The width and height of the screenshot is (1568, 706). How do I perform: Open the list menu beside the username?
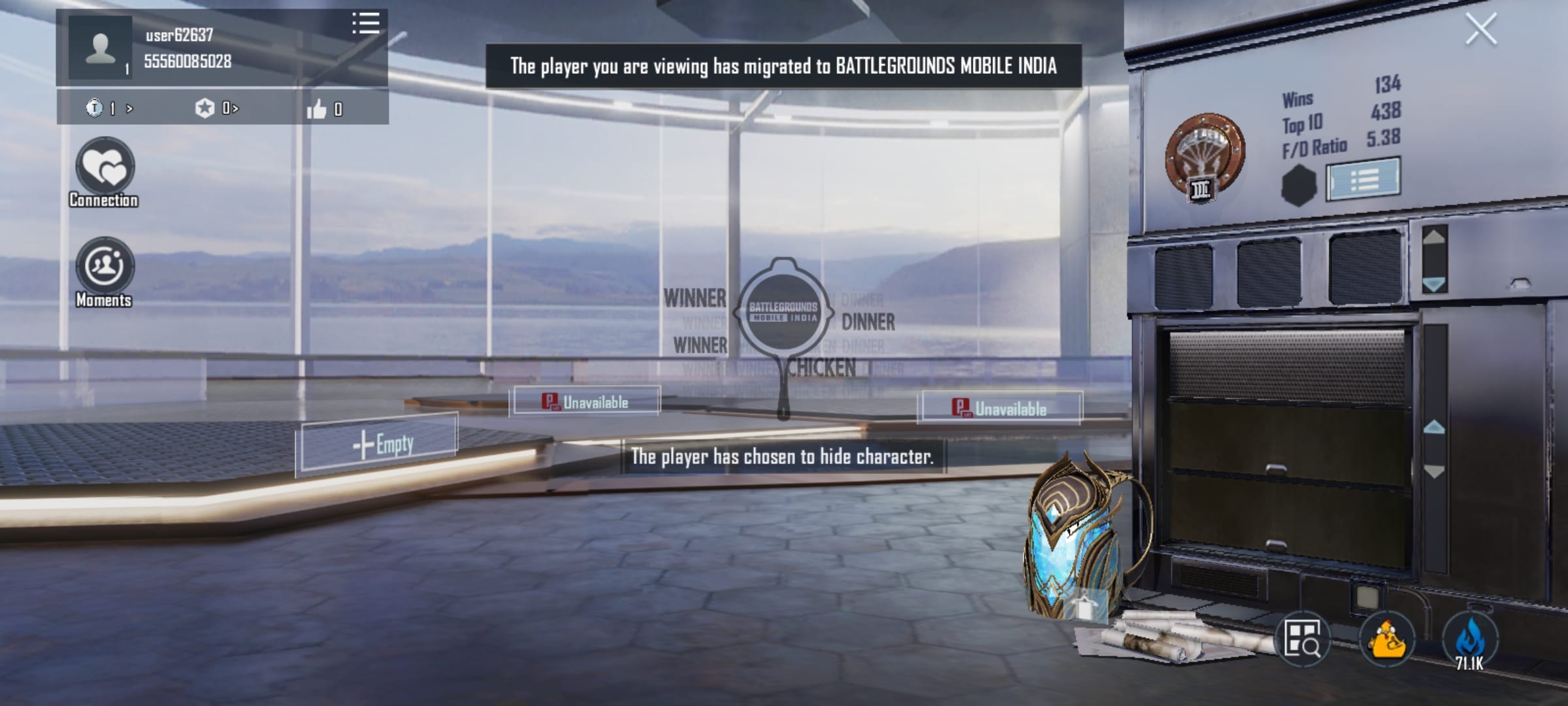[x=366, y=24]
